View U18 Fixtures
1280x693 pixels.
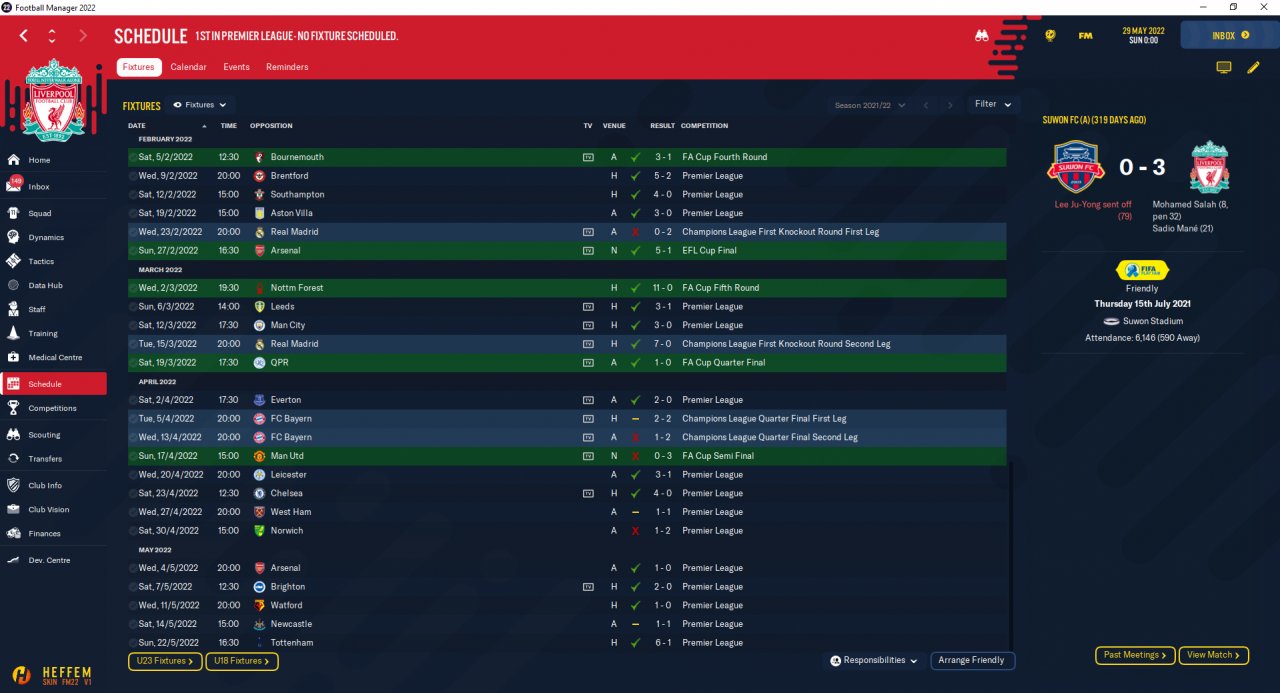click(241, 661)
